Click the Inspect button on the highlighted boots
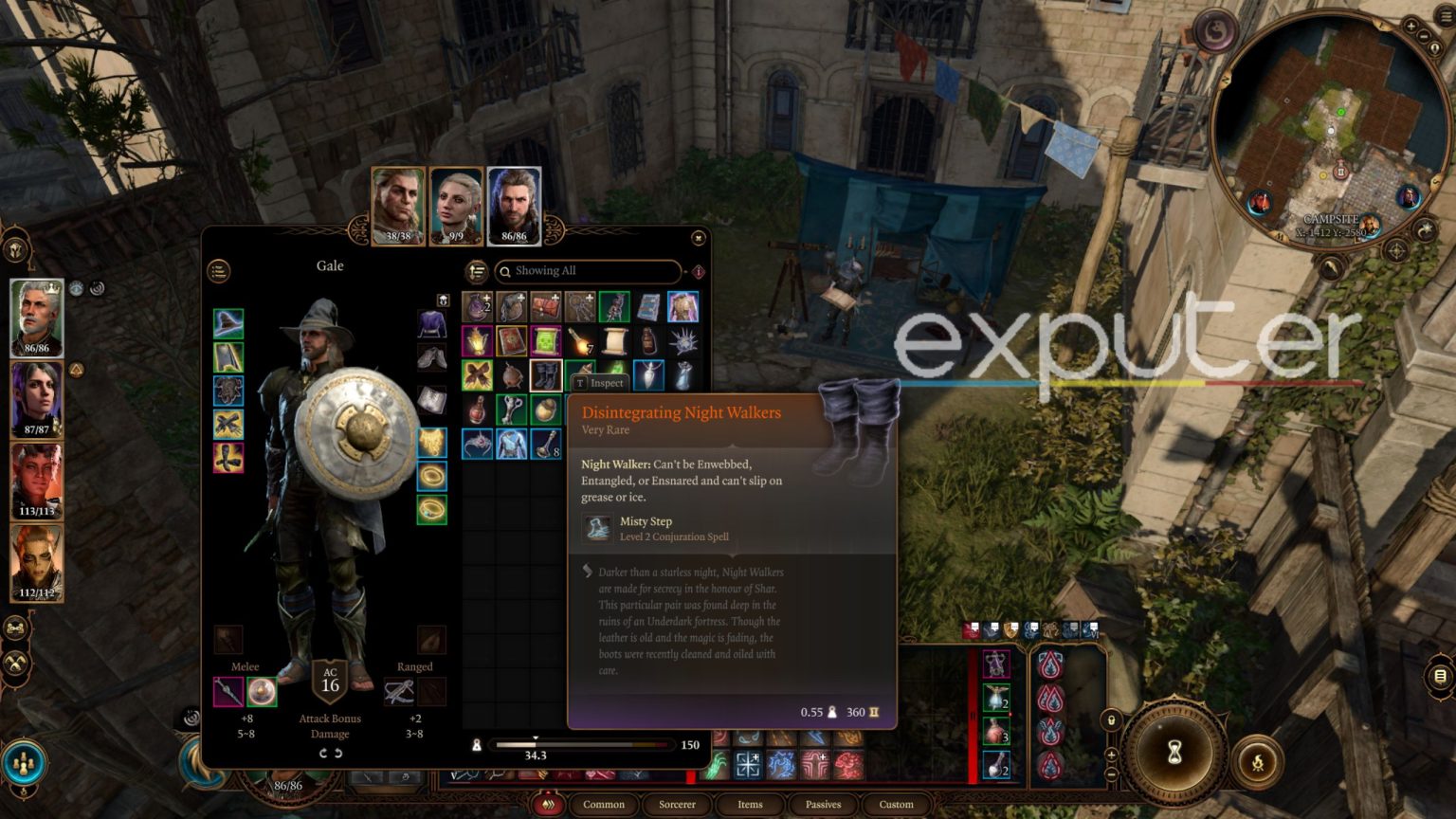Viewport: 1456px width, 819px height. (x=602, y=383)
